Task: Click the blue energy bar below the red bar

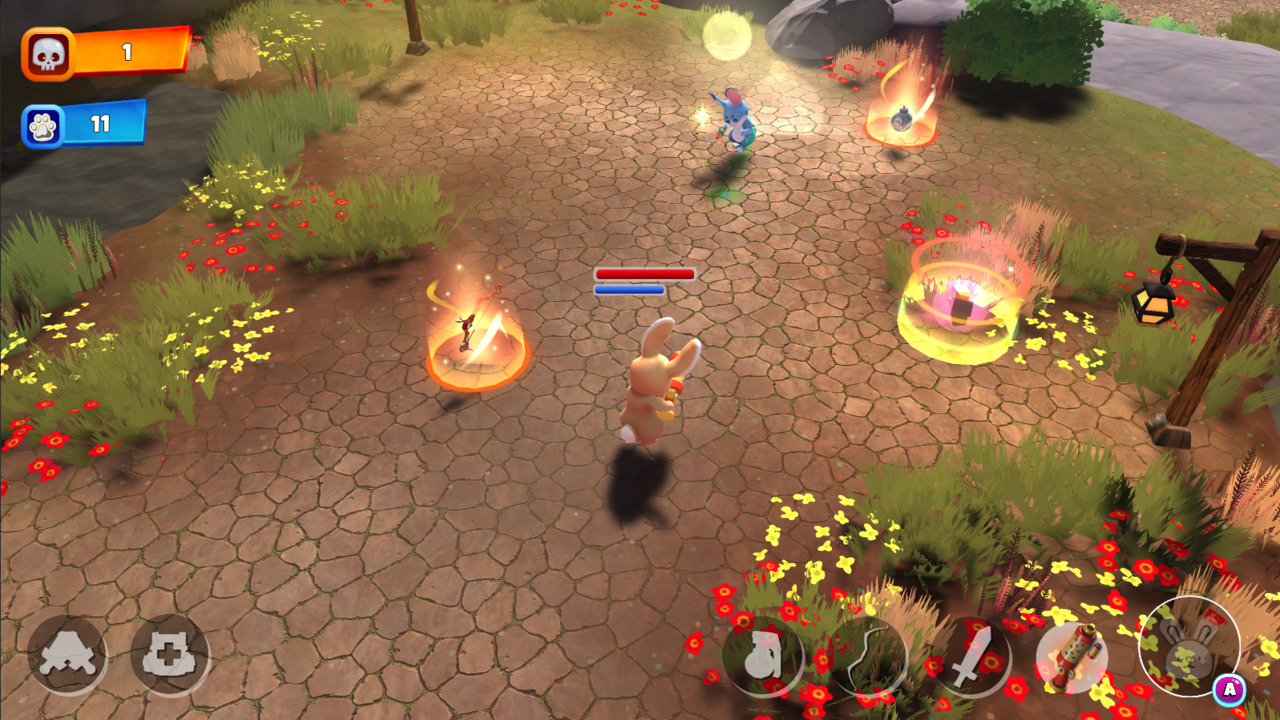Action: point(629,288)
